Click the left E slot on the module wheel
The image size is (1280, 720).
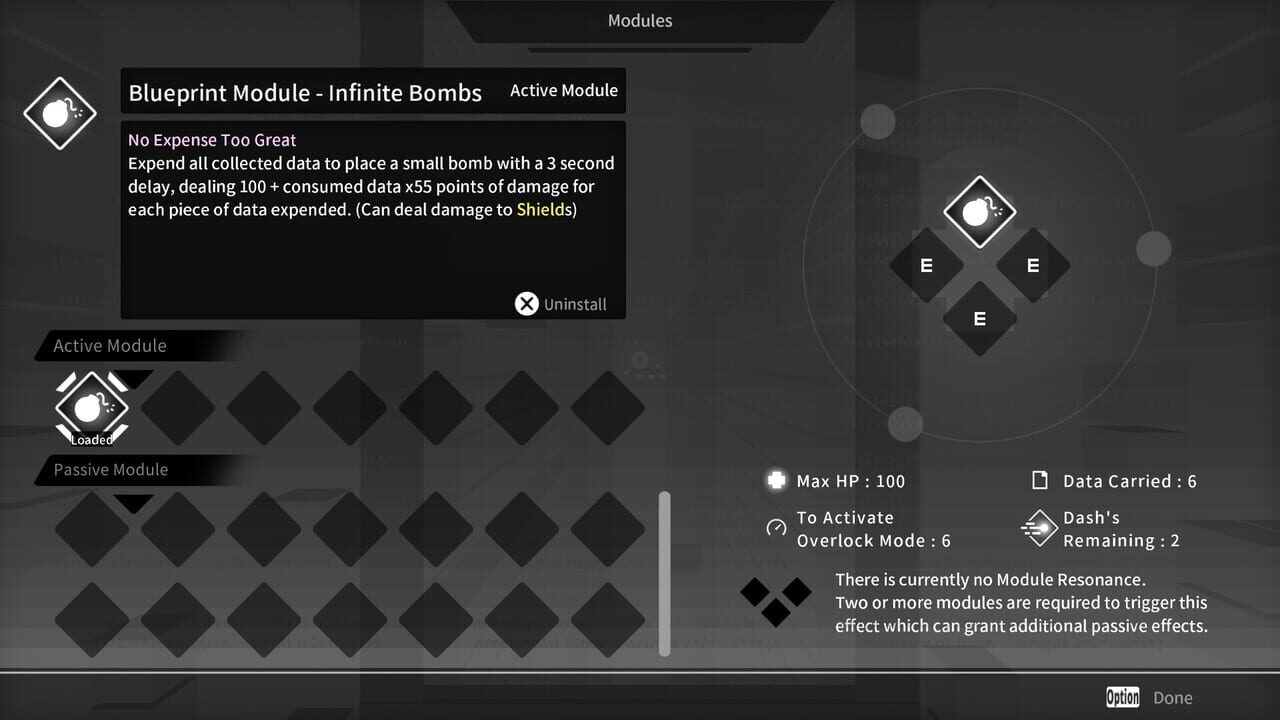coord(925,265)
